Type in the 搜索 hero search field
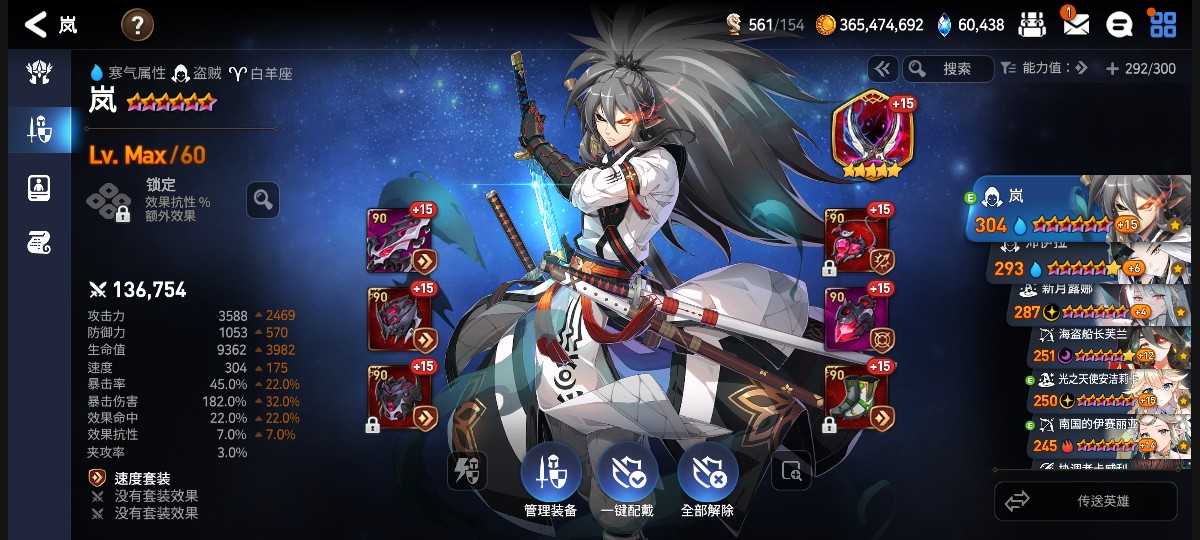The width and height of the screenshot is (1200, 540). point(957,69)
